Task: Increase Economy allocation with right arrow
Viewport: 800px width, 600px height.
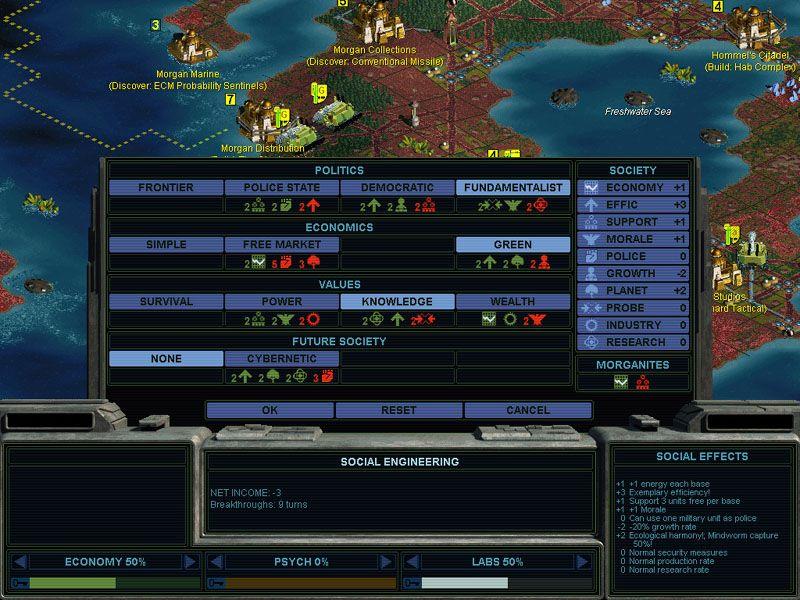Action: click(190, 562)
